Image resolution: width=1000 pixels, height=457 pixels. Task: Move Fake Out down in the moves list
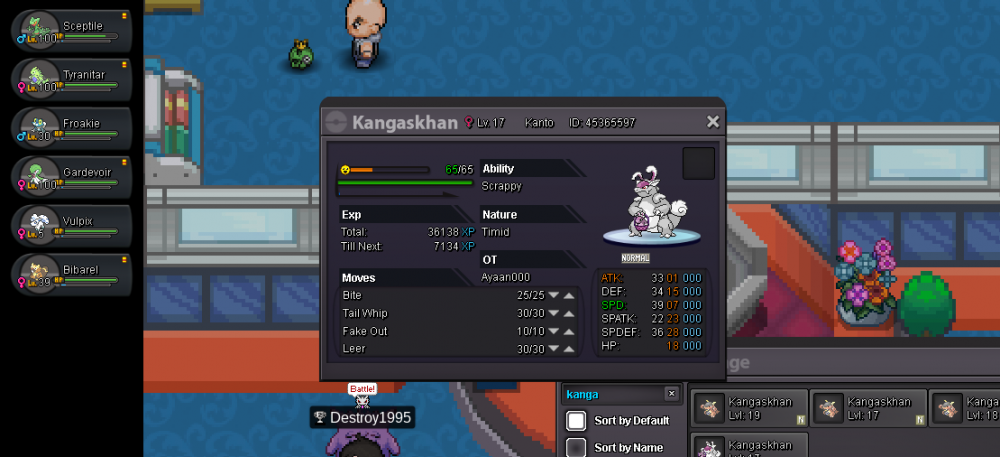tap(553, 332)
